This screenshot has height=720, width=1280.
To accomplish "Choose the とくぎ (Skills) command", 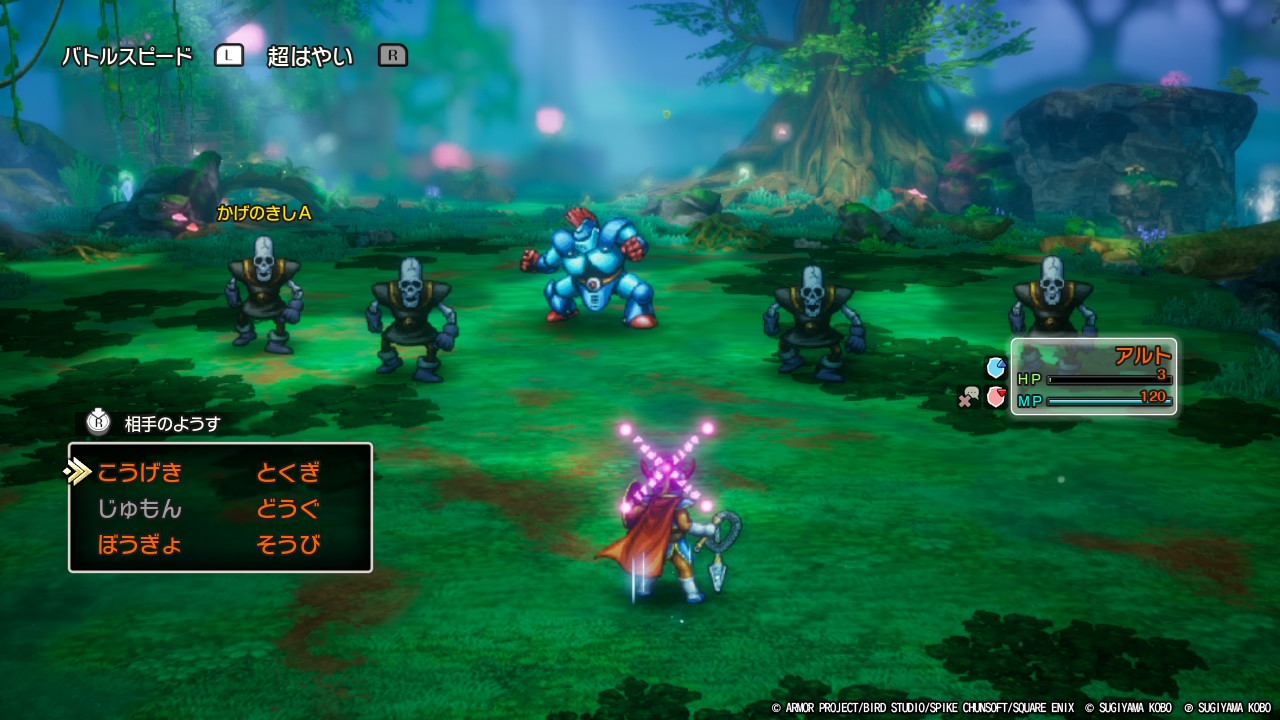I will coord(288,472).
